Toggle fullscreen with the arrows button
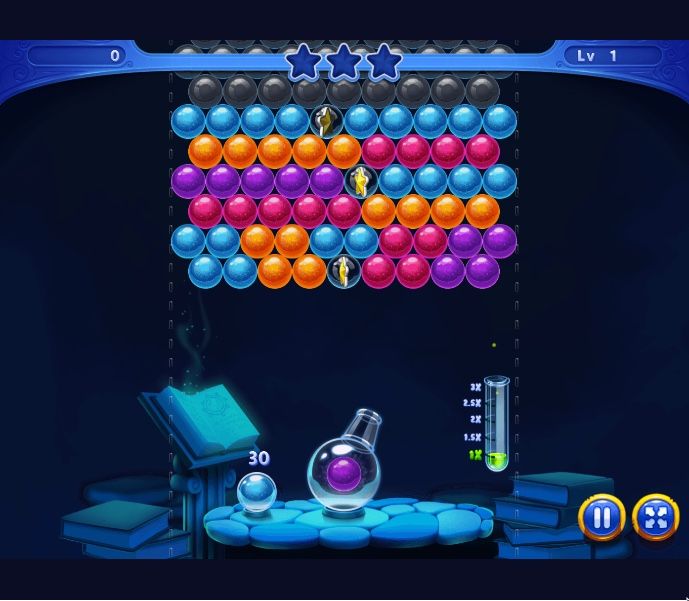Image resolution: width=689 pixels, height=601 pixels. (655, 517)
